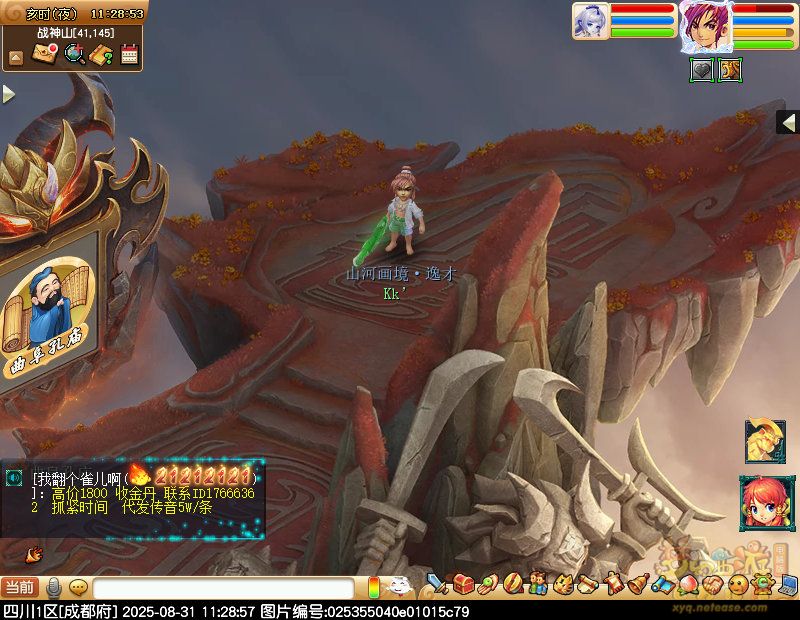This screenshot has height=620, width=800.
Task: Click the sword attack toolbar icon
Action: pyautogui.click(x=437, y=583)
